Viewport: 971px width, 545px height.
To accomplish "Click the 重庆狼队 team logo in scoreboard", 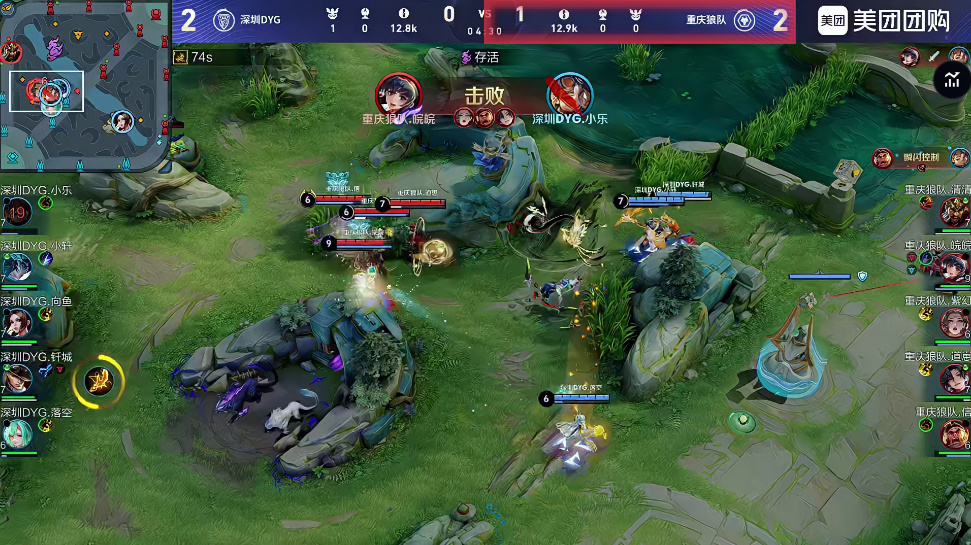I will click(744, 20).
